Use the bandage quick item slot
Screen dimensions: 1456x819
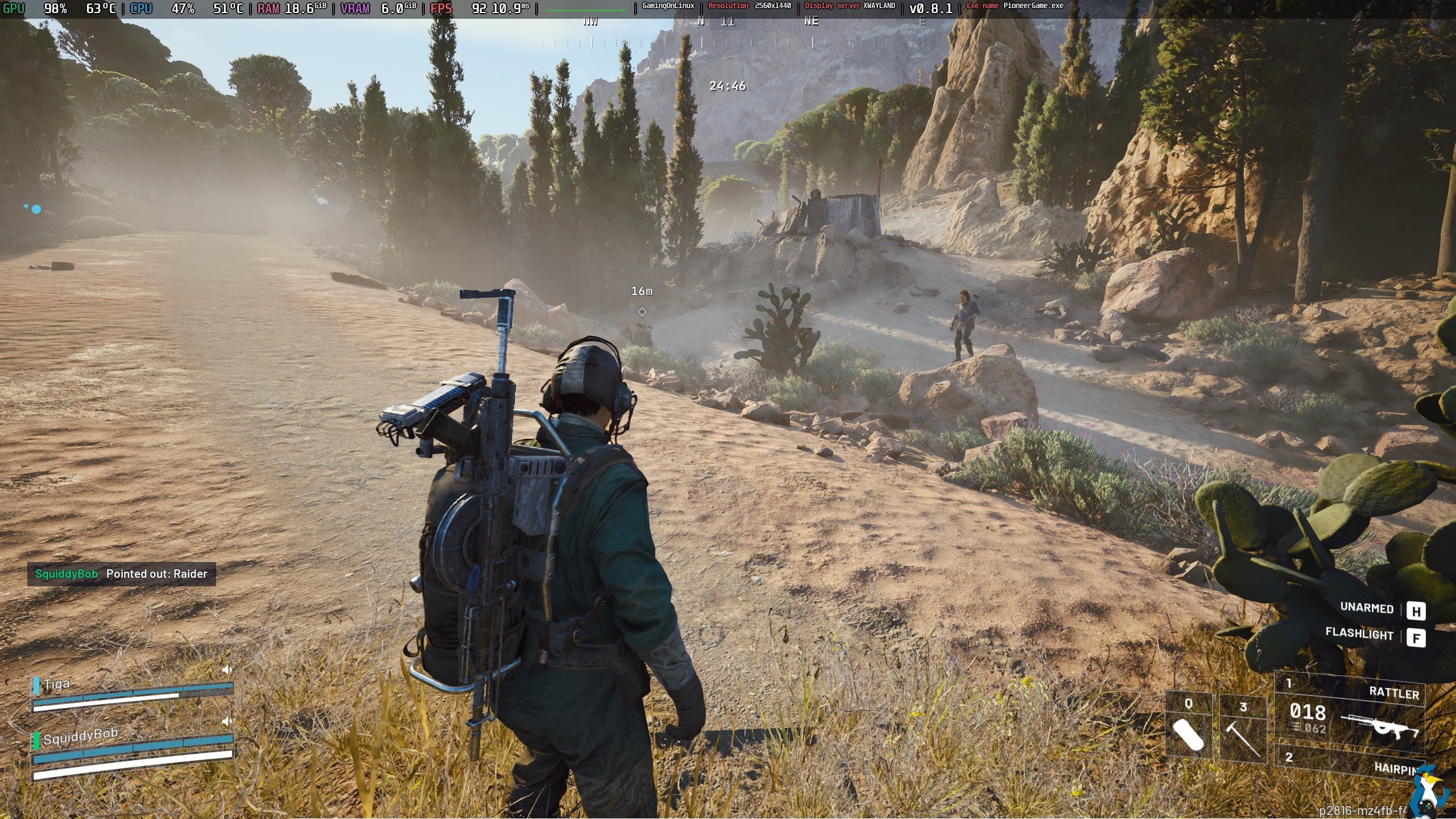[1188, 728]
